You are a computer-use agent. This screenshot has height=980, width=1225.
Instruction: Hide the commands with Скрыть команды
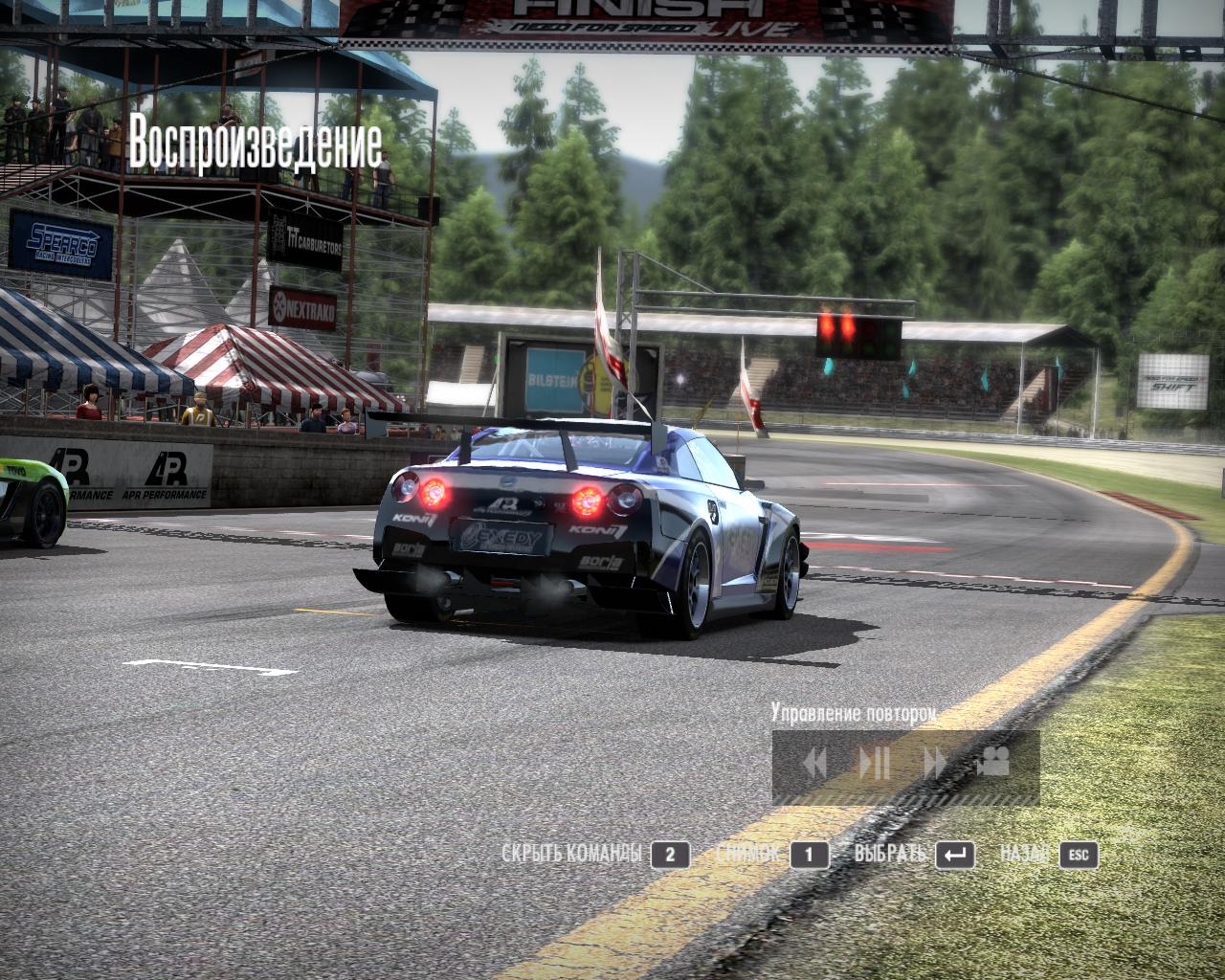click(571, 854)
